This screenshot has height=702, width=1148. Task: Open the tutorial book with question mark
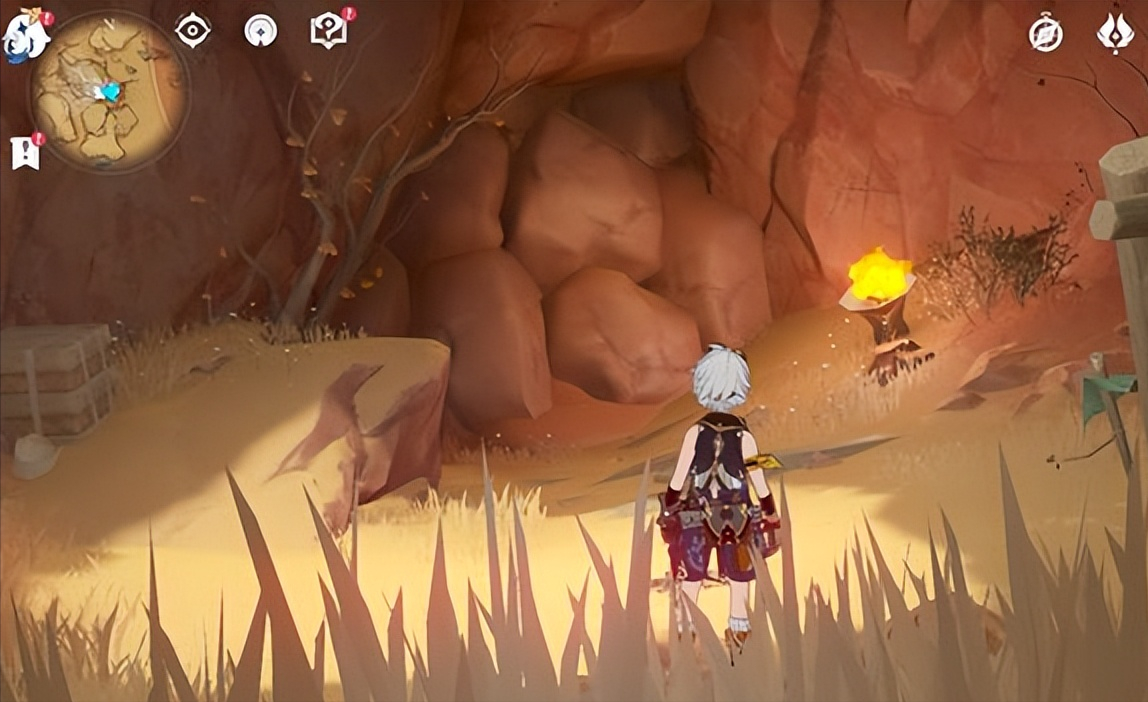pos(327,31)
